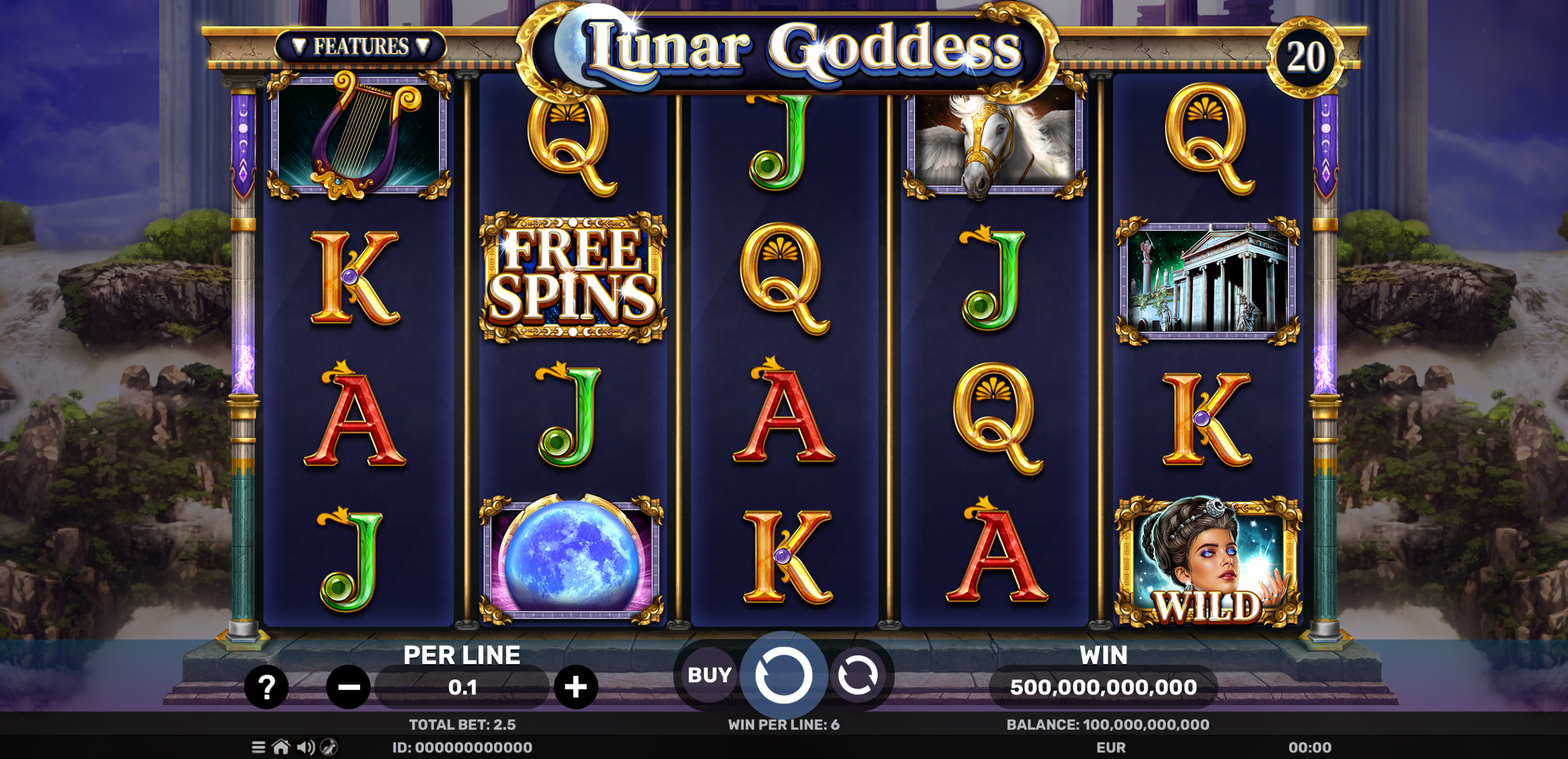The image size is (1568, 759).
Task: Mute game sound via the speaker icon
Action: click(304, 747)
